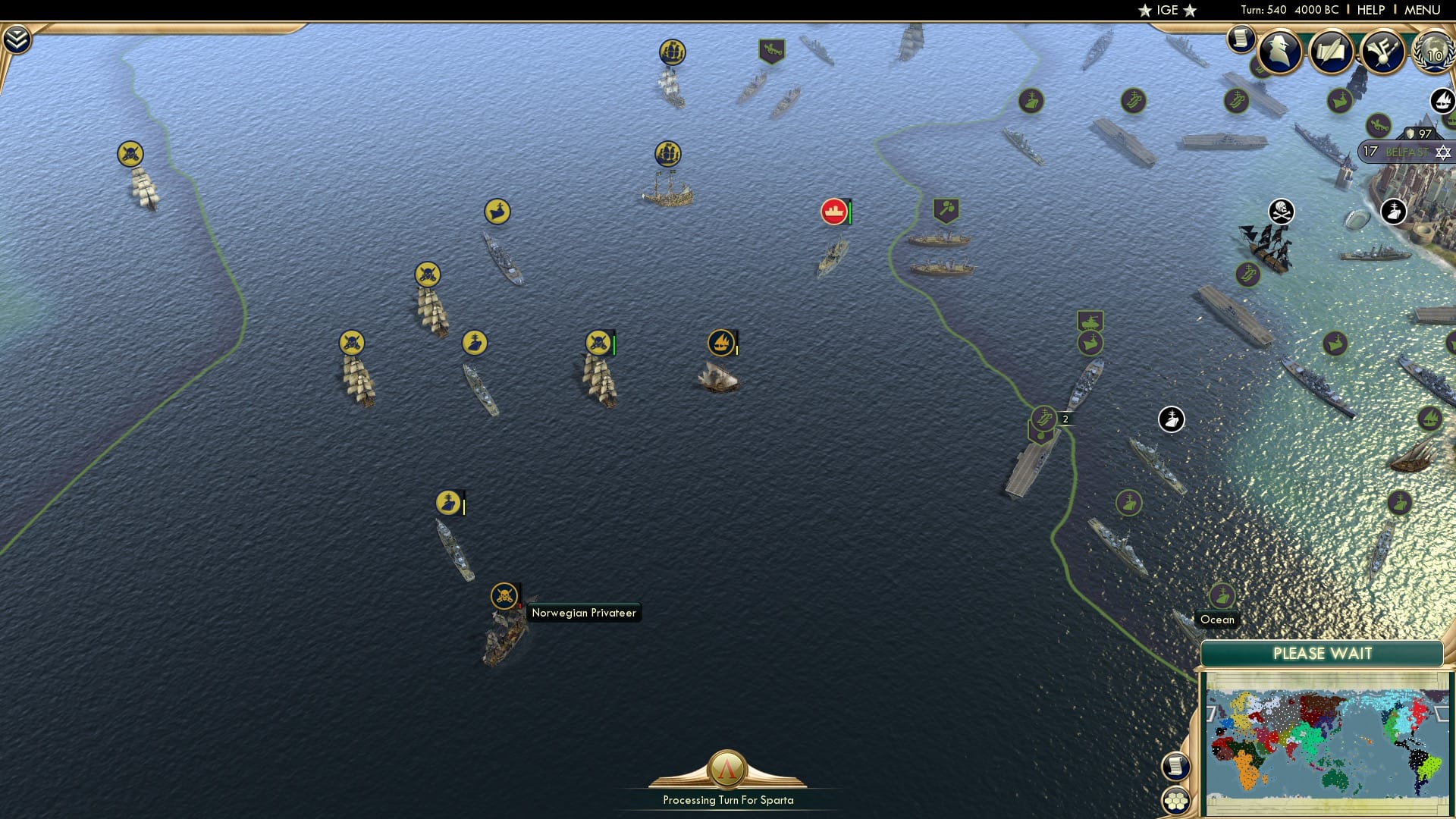Open the Espionage overview spy icon
The height and width of the screenshot is (819, 1456).
1280,51
